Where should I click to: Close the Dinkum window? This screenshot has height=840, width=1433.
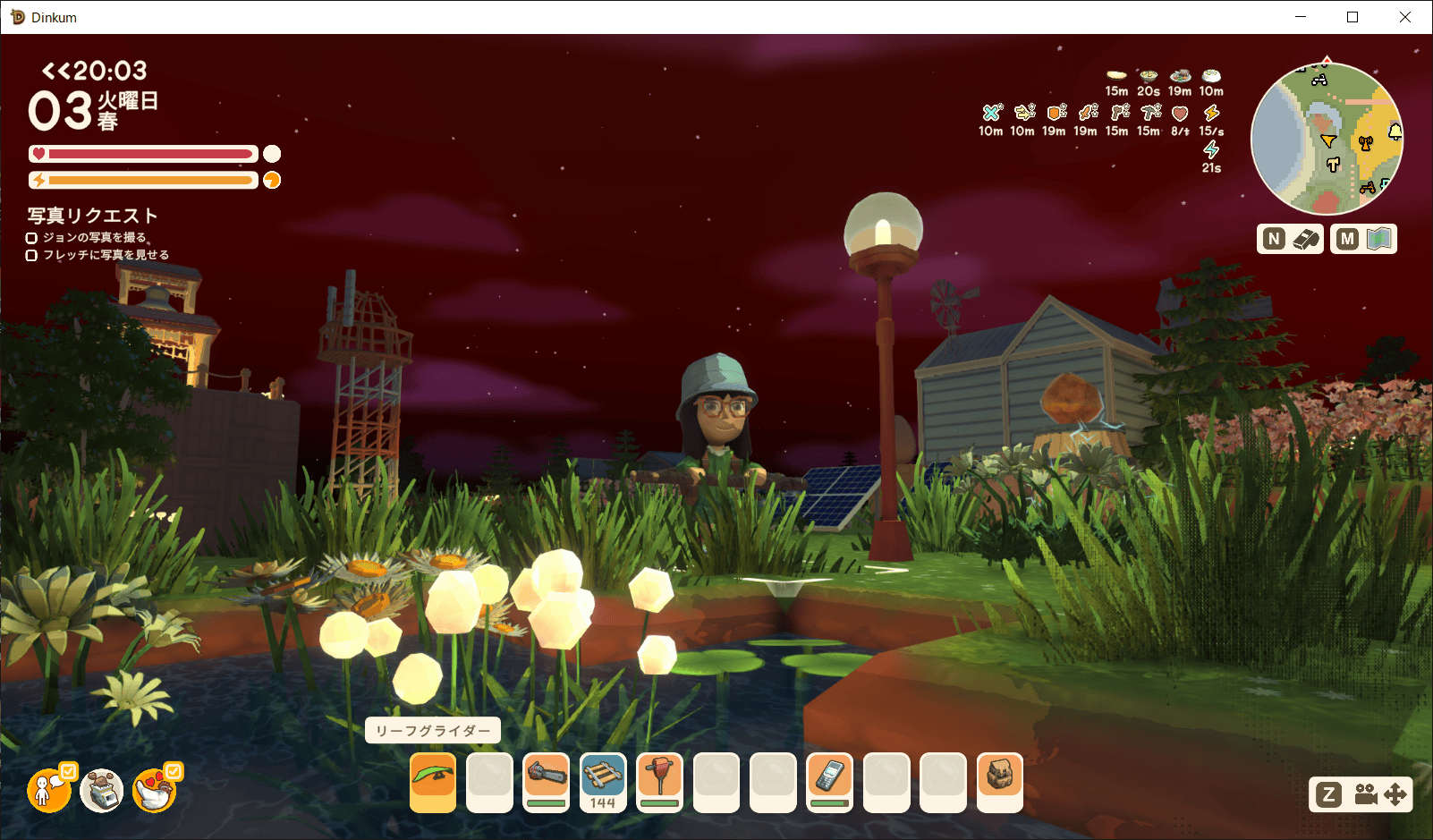pyautogui.click(x=1405, y=17)
